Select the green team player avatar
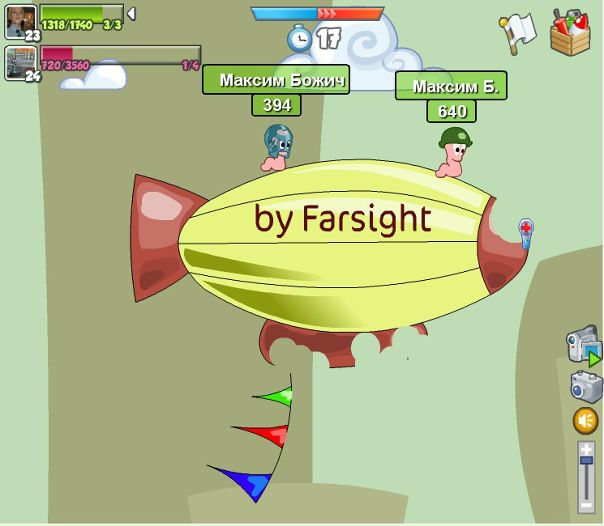This screenshot has height=526, width=604. point(20,20)
